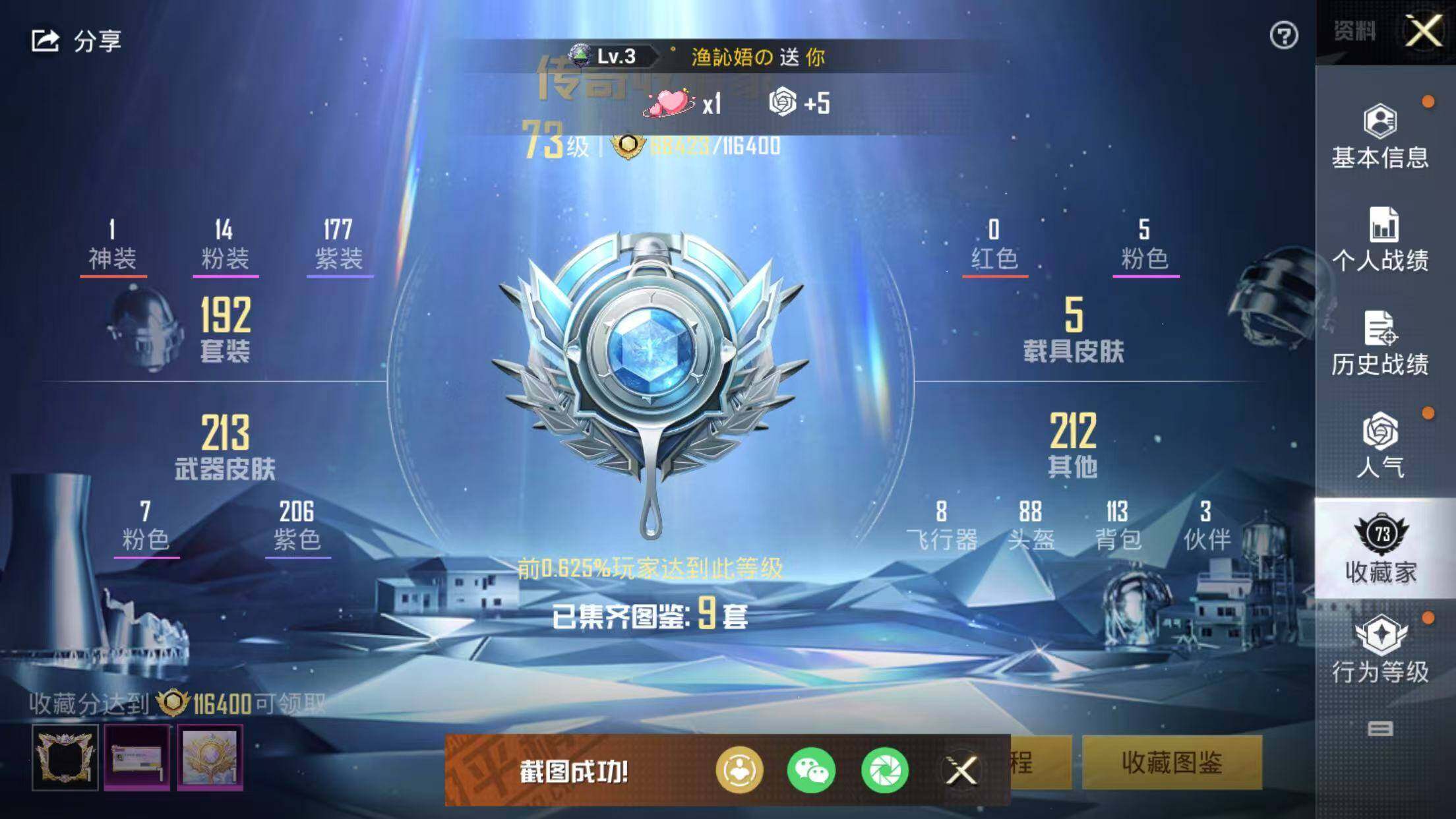Close the profile panel with the X
Screen dimensions: 1456x819
1423,30
